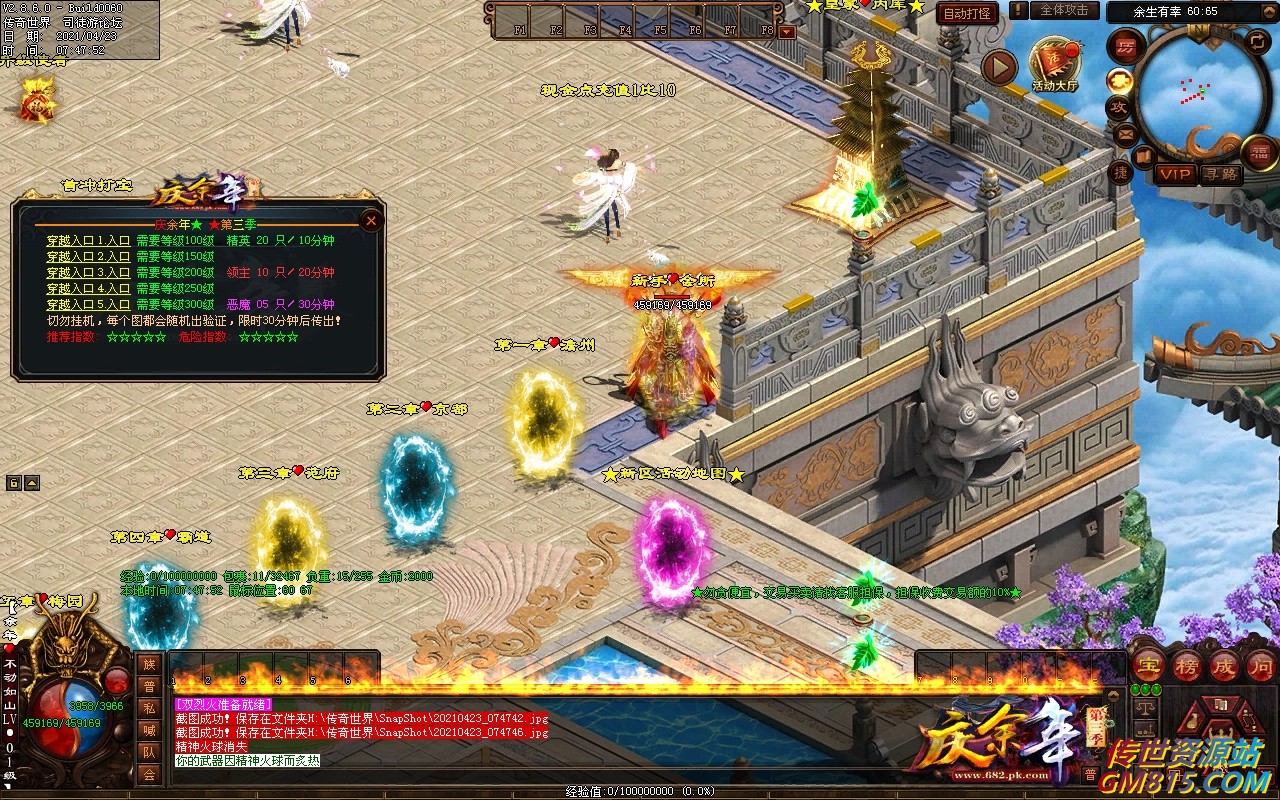Viewport: 1280px width, 800px height.
Task: Activate the 寻路 pathfinding button
Action: click(x=1220, y=174)
